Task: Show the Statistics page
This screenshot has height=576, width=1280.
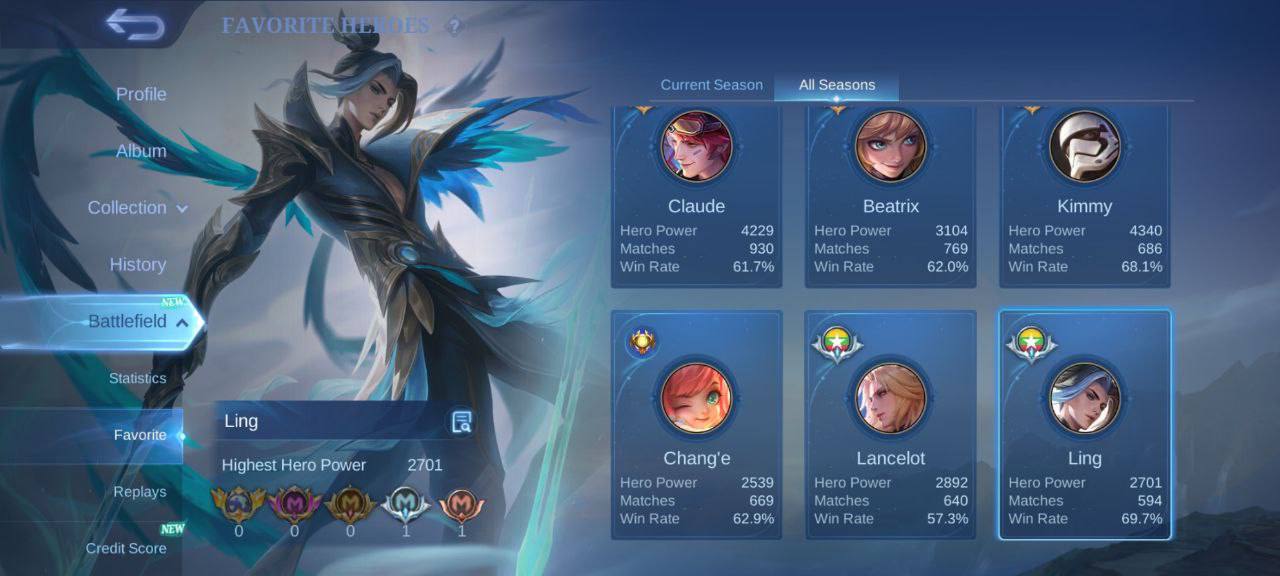Action: 138,378
